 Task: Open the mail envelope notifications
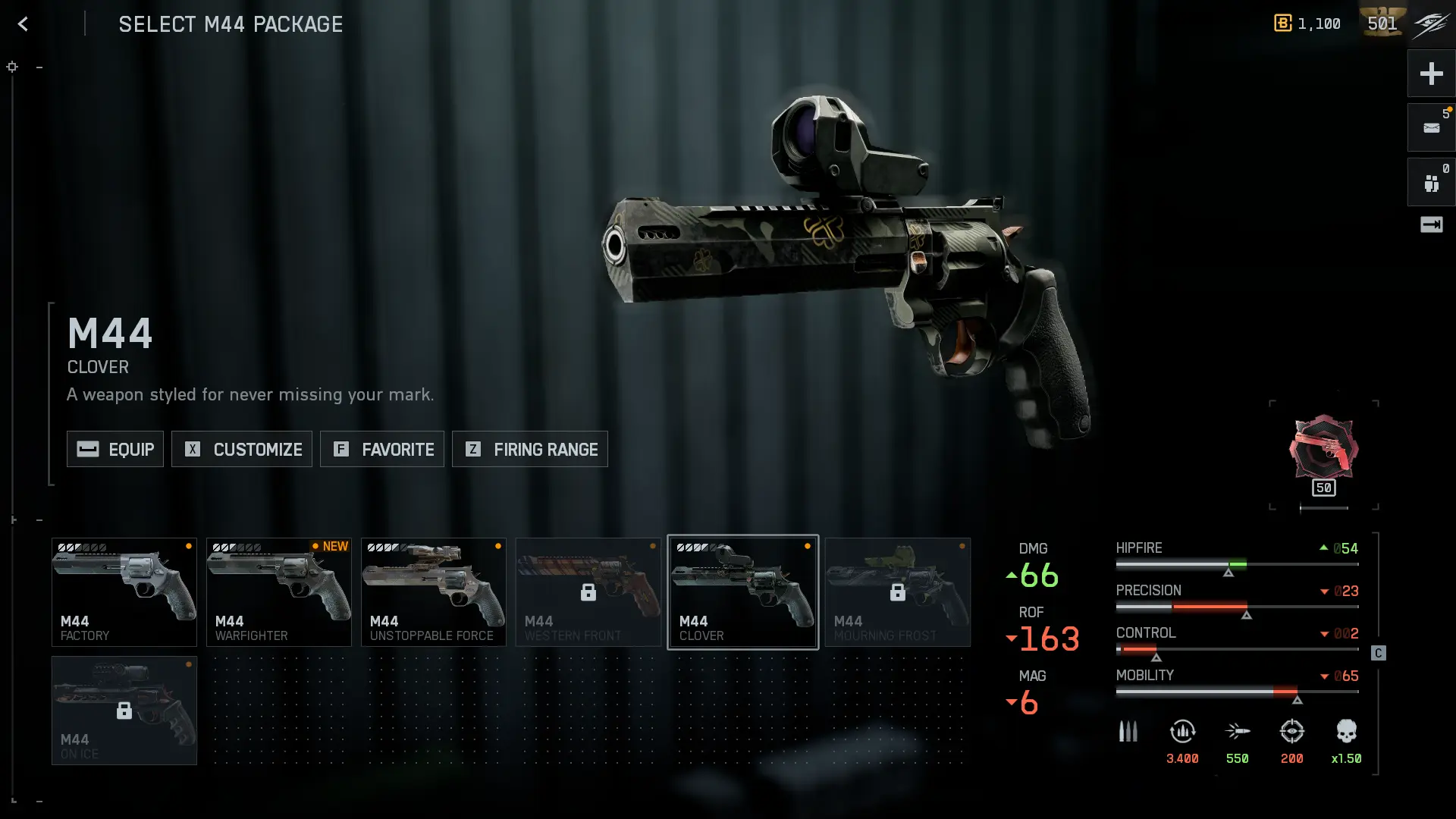1431,127
